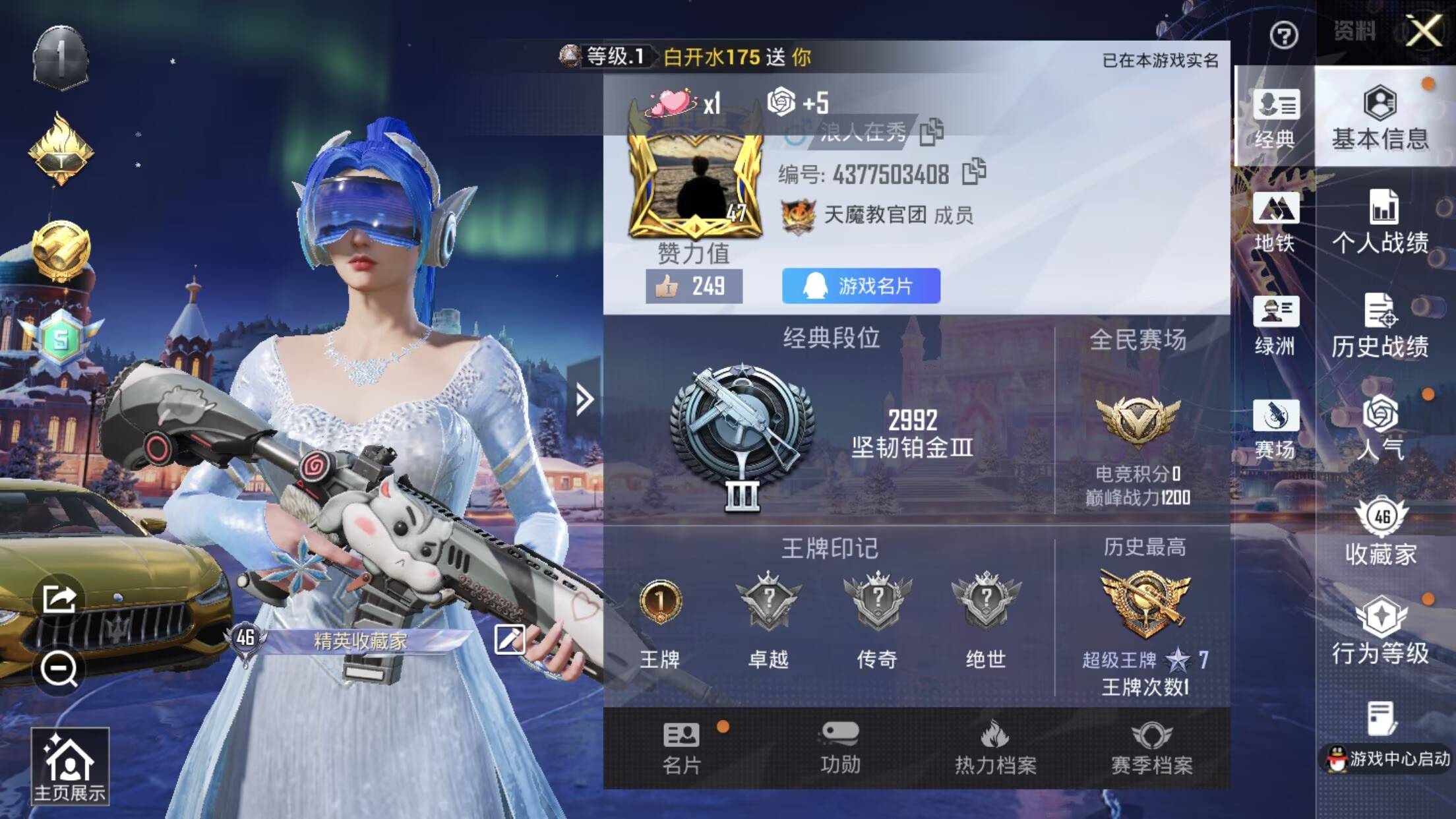Select the 地铁 mode tab
This screenshot has width=1456, height=819.
click(1275, 222)
